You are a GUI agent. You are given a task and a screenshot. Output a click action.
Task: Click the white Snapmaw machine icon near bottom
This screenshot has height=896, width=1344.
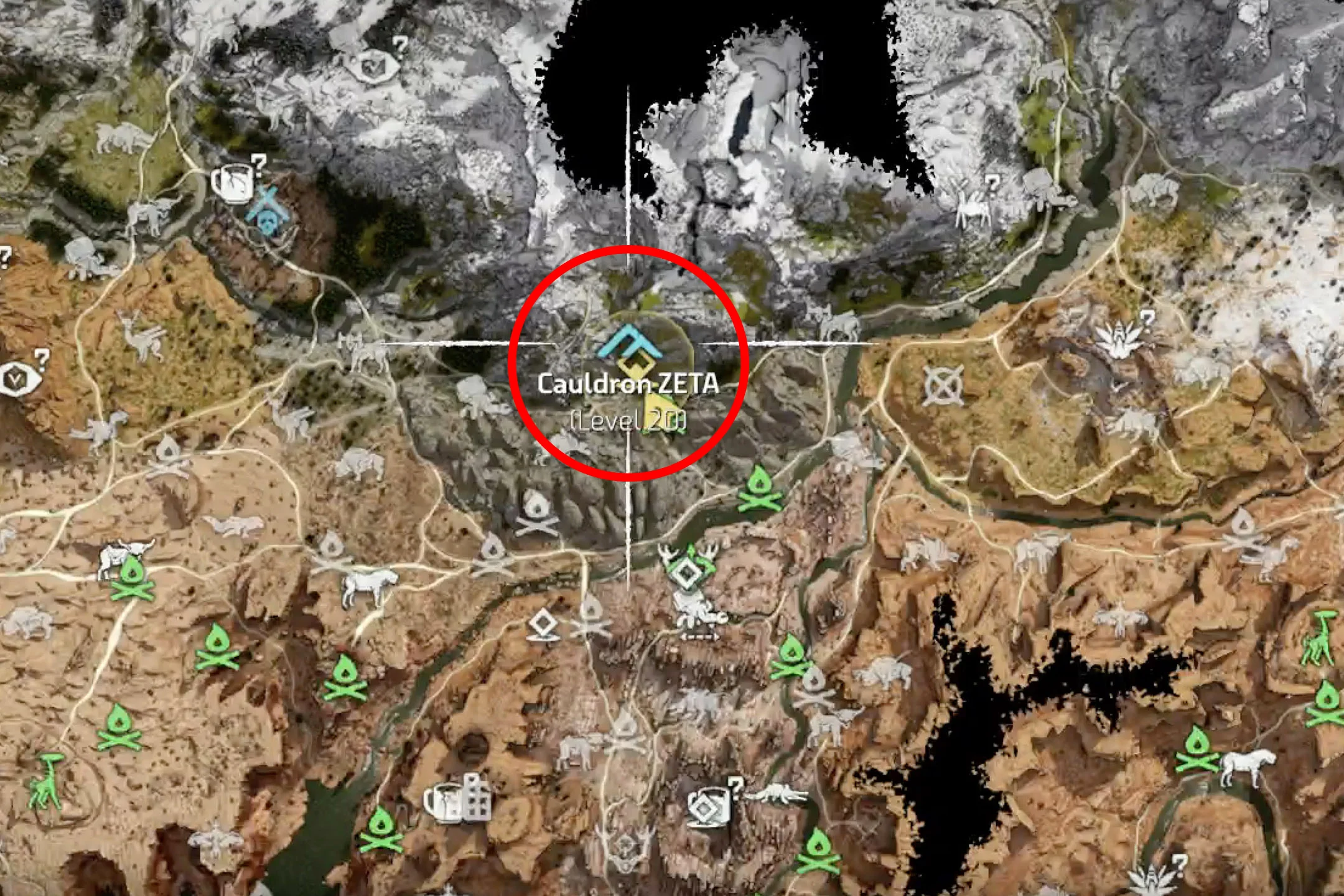pyautogui.click(x=777, y=794)
